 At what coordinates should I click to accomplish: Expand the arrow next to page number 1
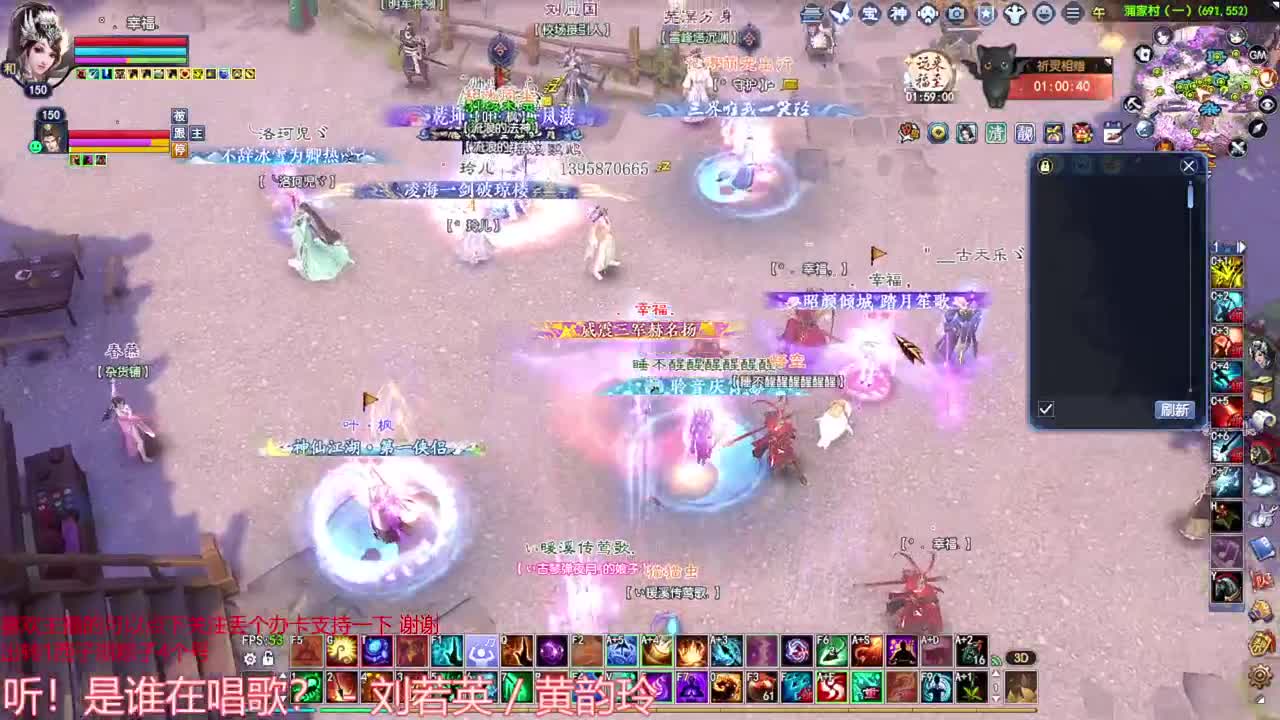pos(1240,246)
